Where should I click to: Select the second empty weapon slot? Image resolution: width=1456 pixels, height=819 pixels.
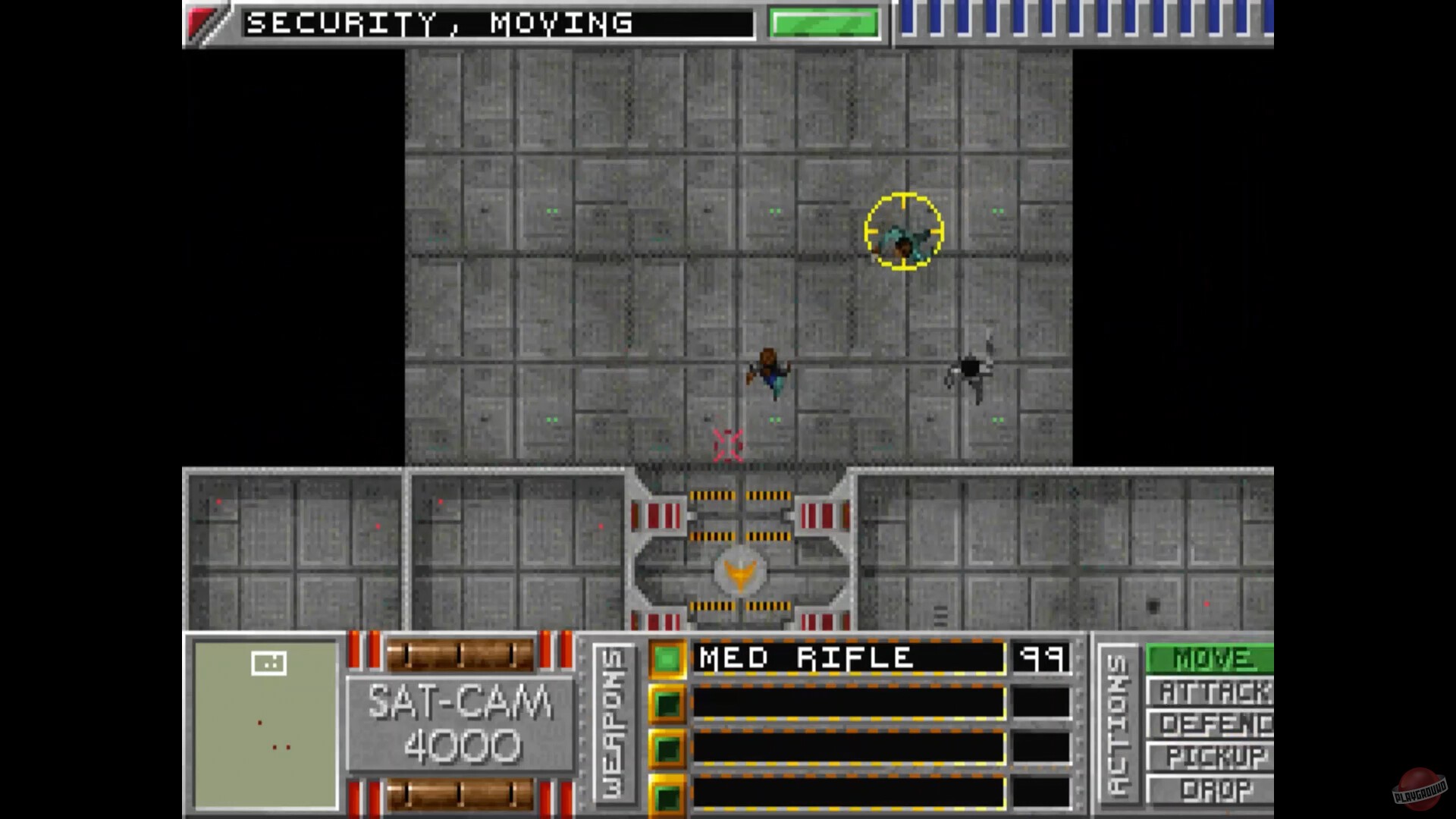tap(846, 703)
